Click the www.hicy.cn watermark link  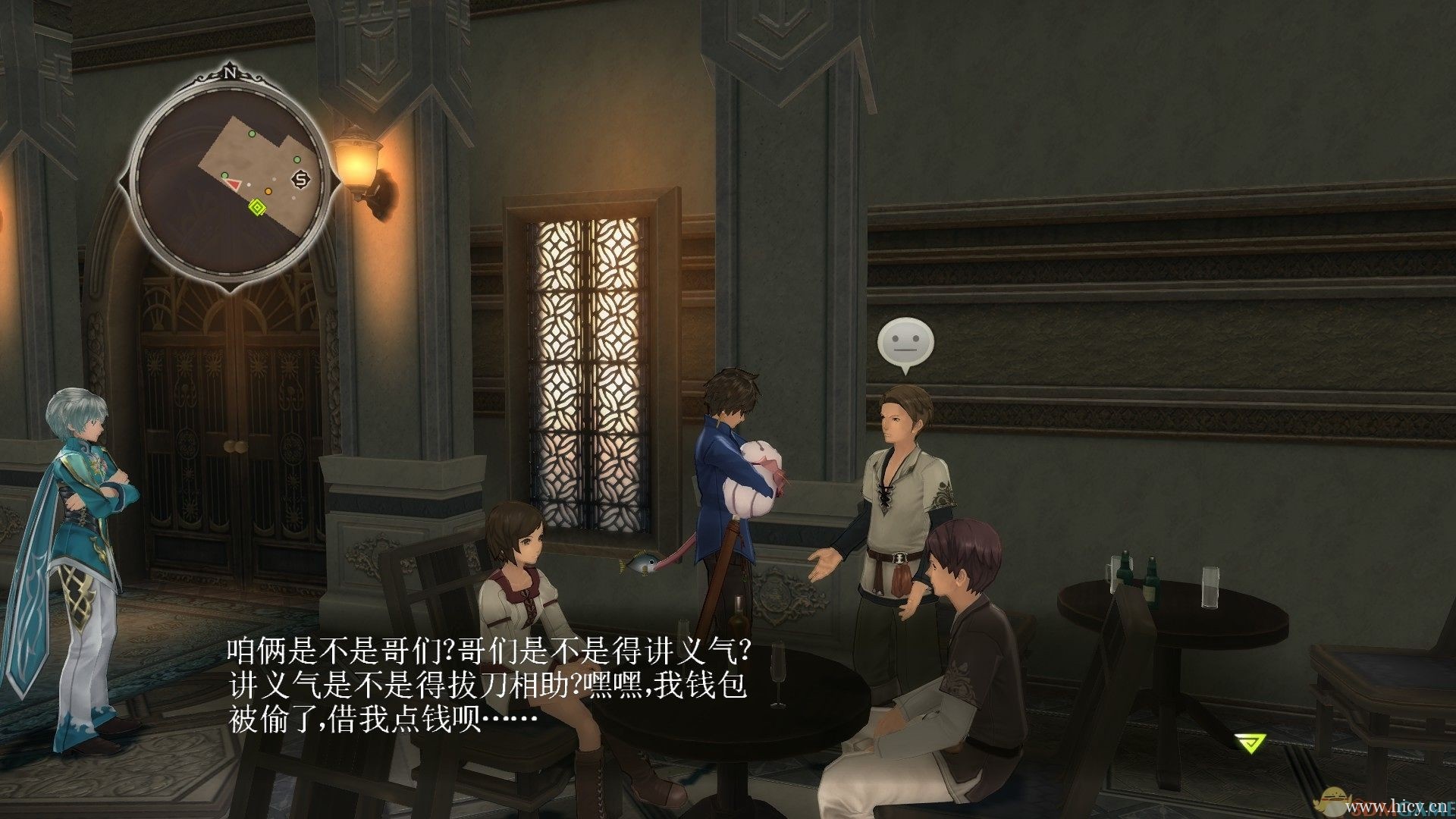1398,806
